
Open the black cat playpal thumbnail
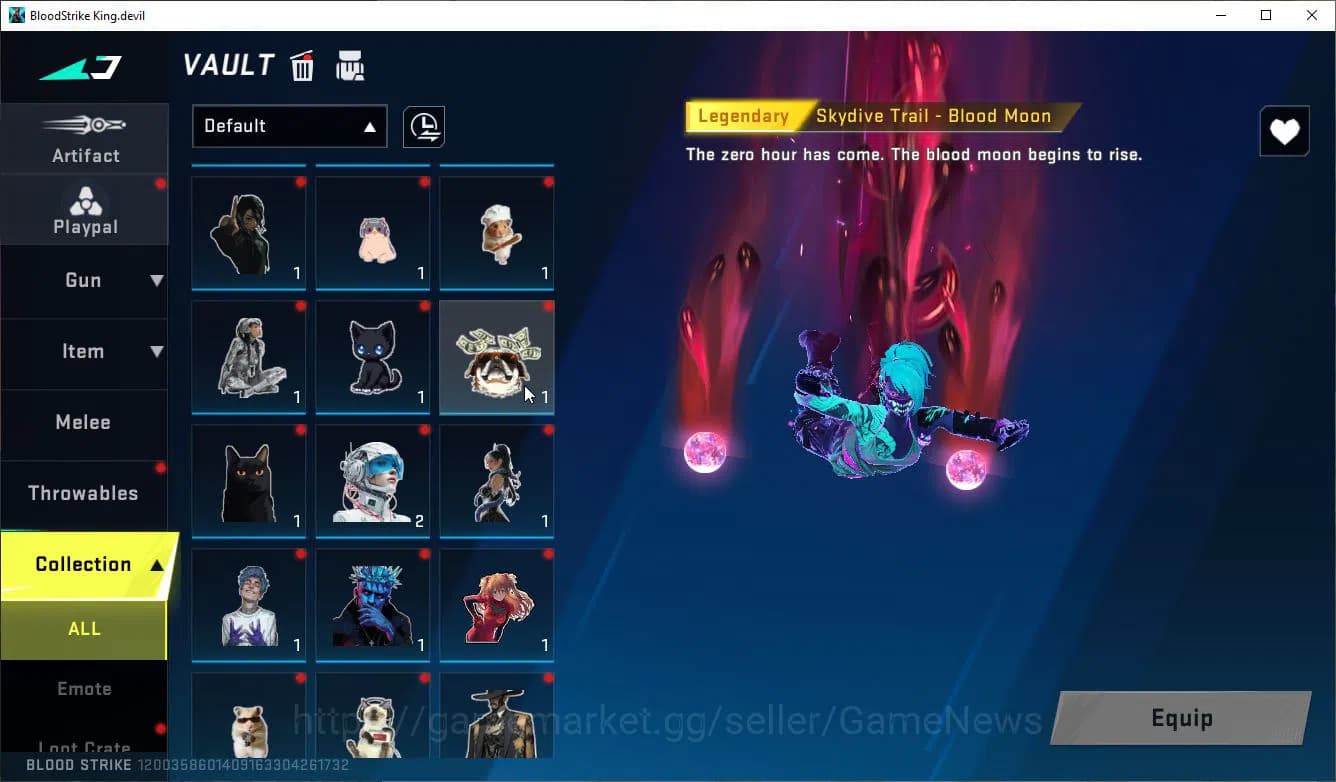coord(372,355)
